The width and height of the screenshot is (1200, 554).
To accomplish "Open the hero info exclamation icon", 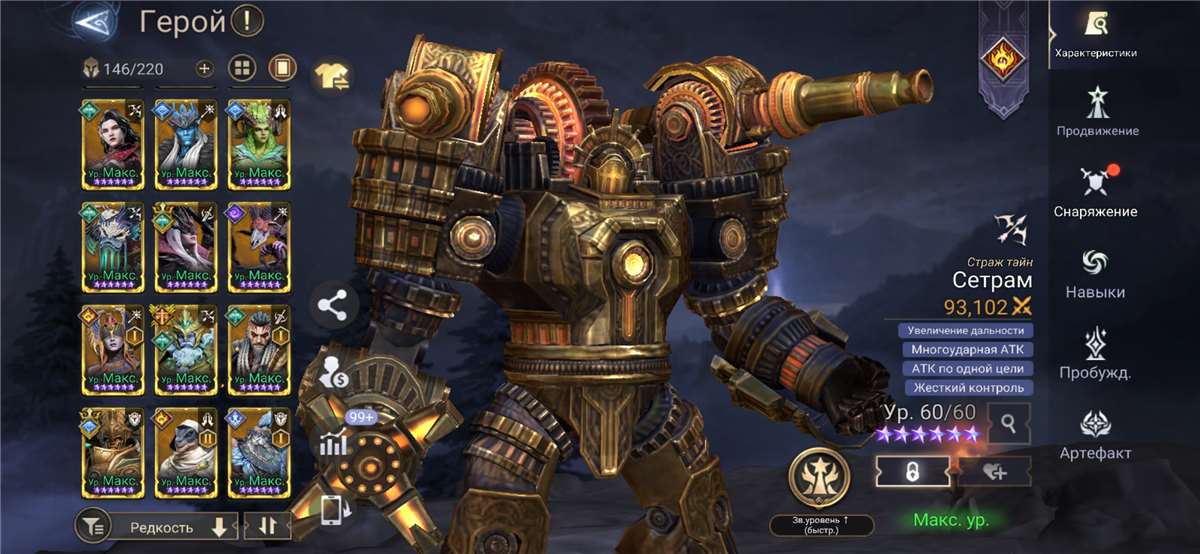I will tap(247, 20).
